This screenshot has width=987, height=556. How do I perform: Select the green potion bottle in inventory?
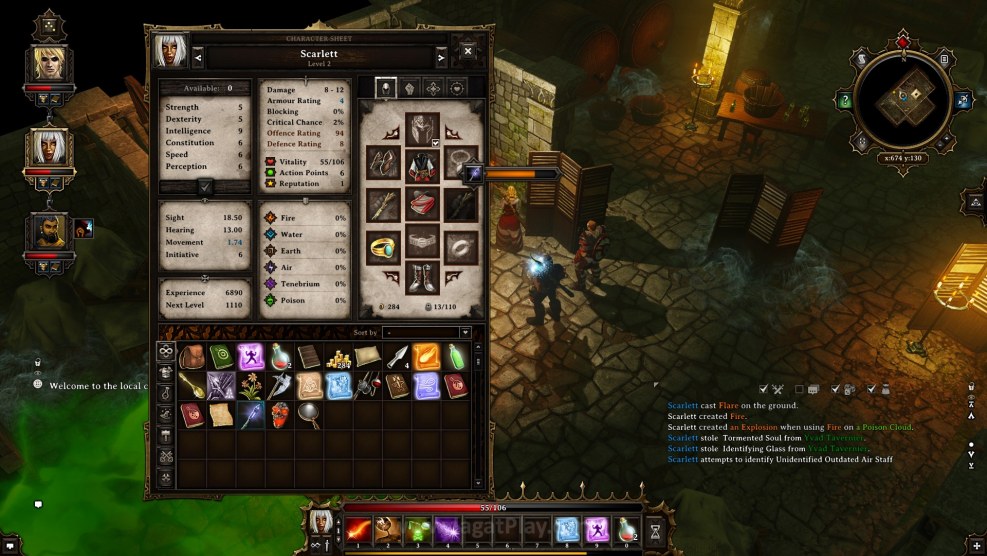455,357
